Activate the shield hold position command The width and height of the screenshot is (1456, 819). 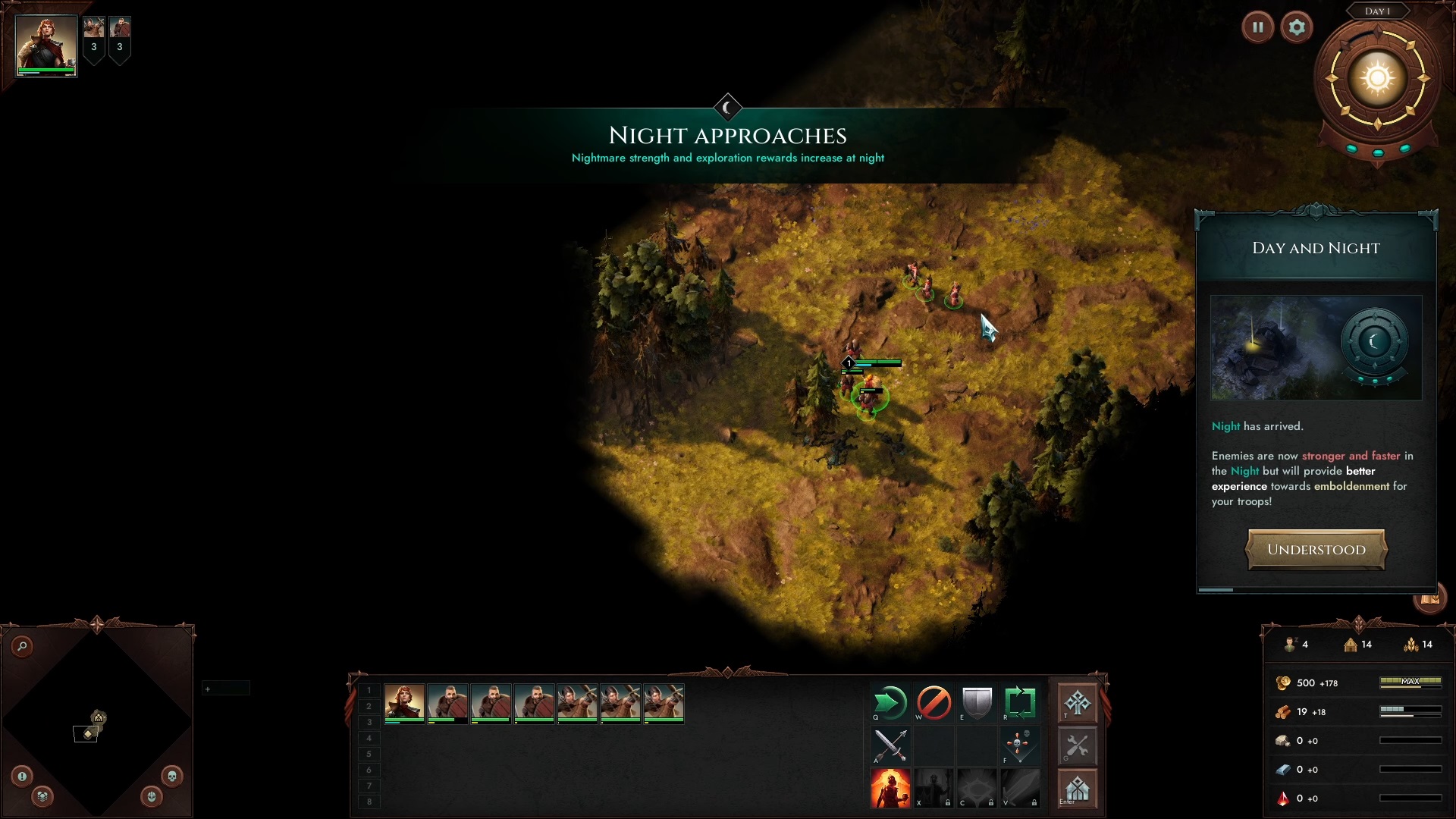click(x=977, y=703)
